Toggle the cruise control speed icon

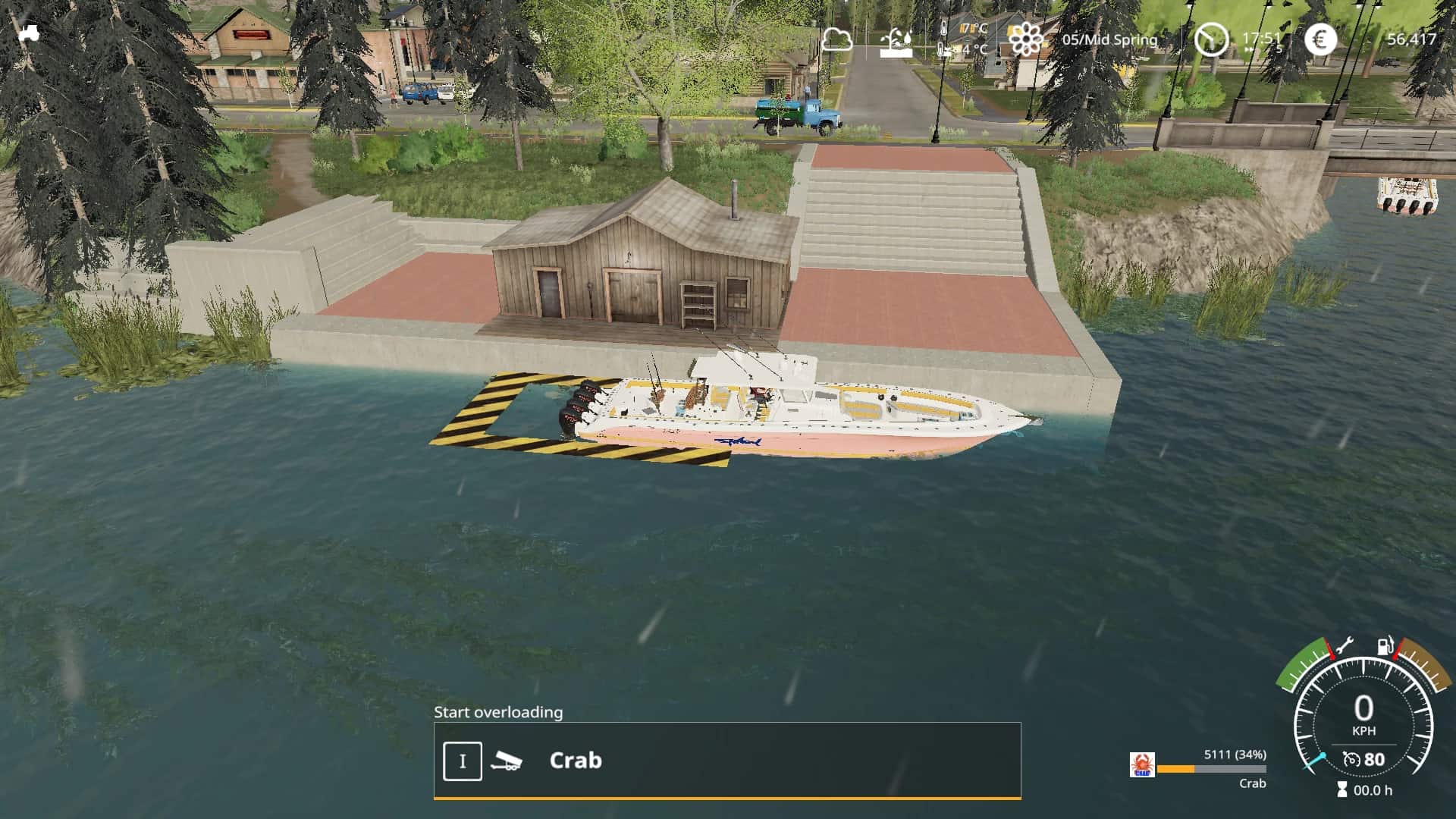[x=1351, y=759]
